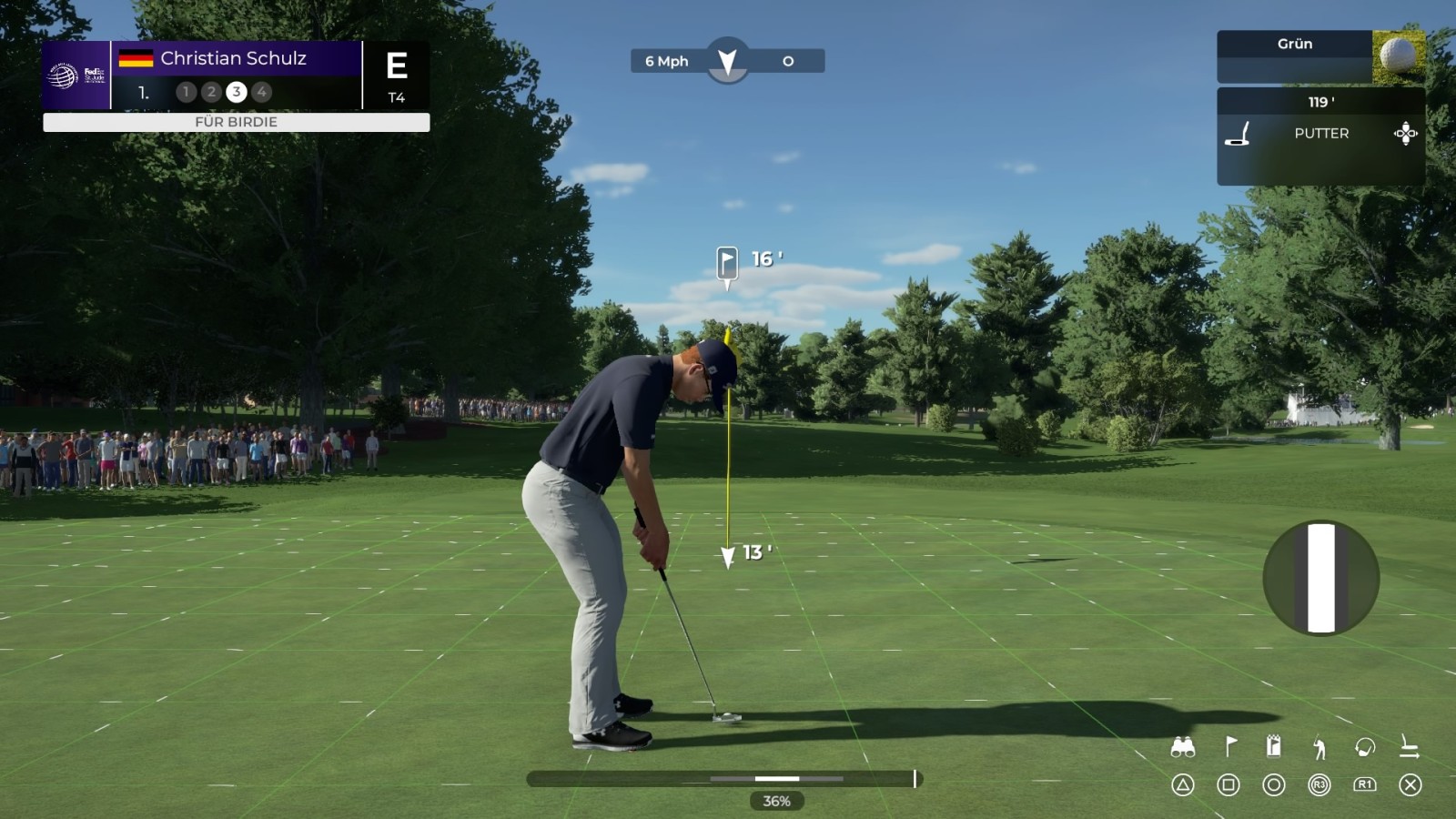Open the binoculars scout camera view
The image size is (1456, 819).
1182,748
